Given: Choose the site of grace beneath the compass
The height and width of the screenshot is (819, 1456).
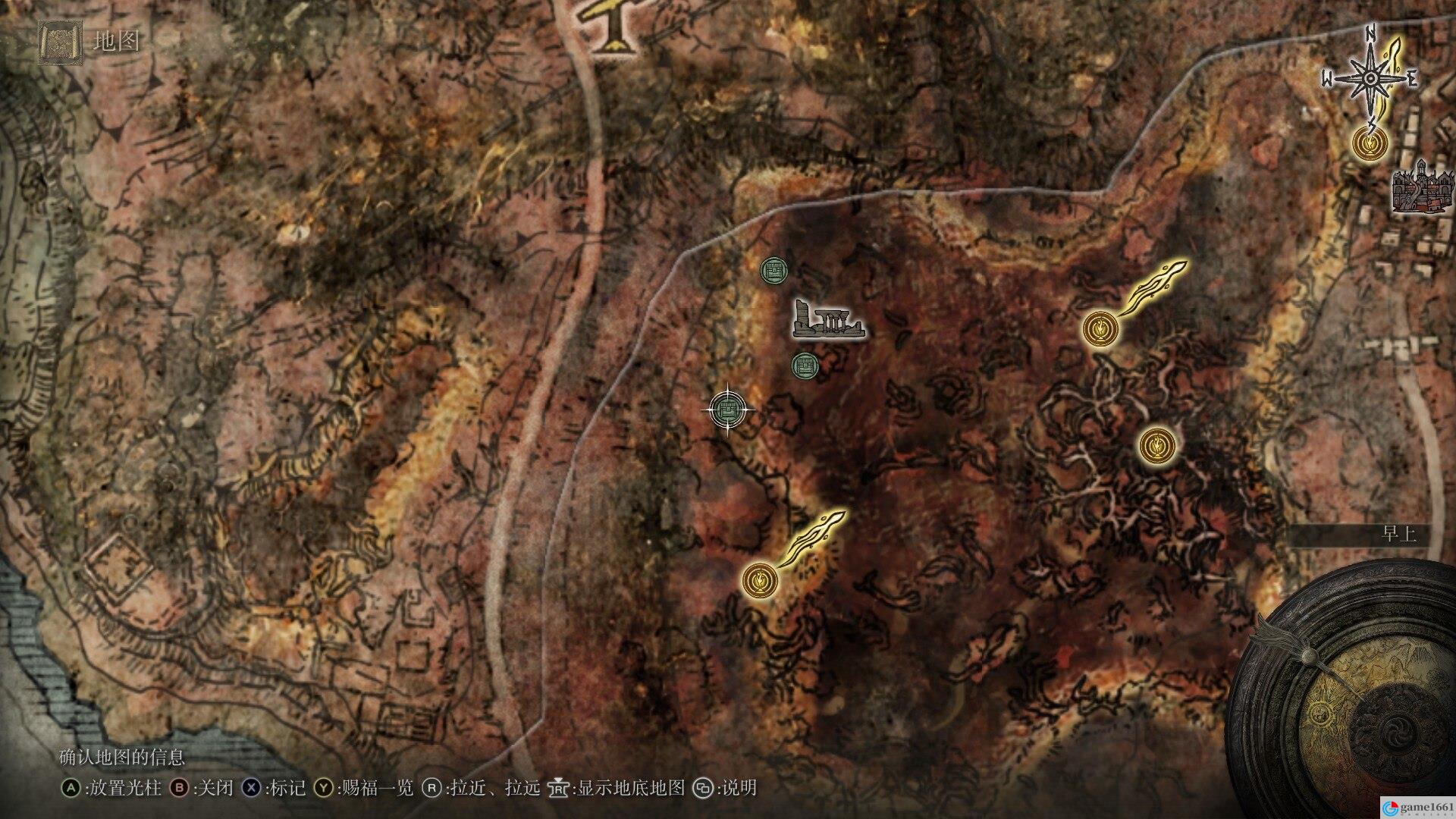Looking at the screenshot, I should (1370, 143).
